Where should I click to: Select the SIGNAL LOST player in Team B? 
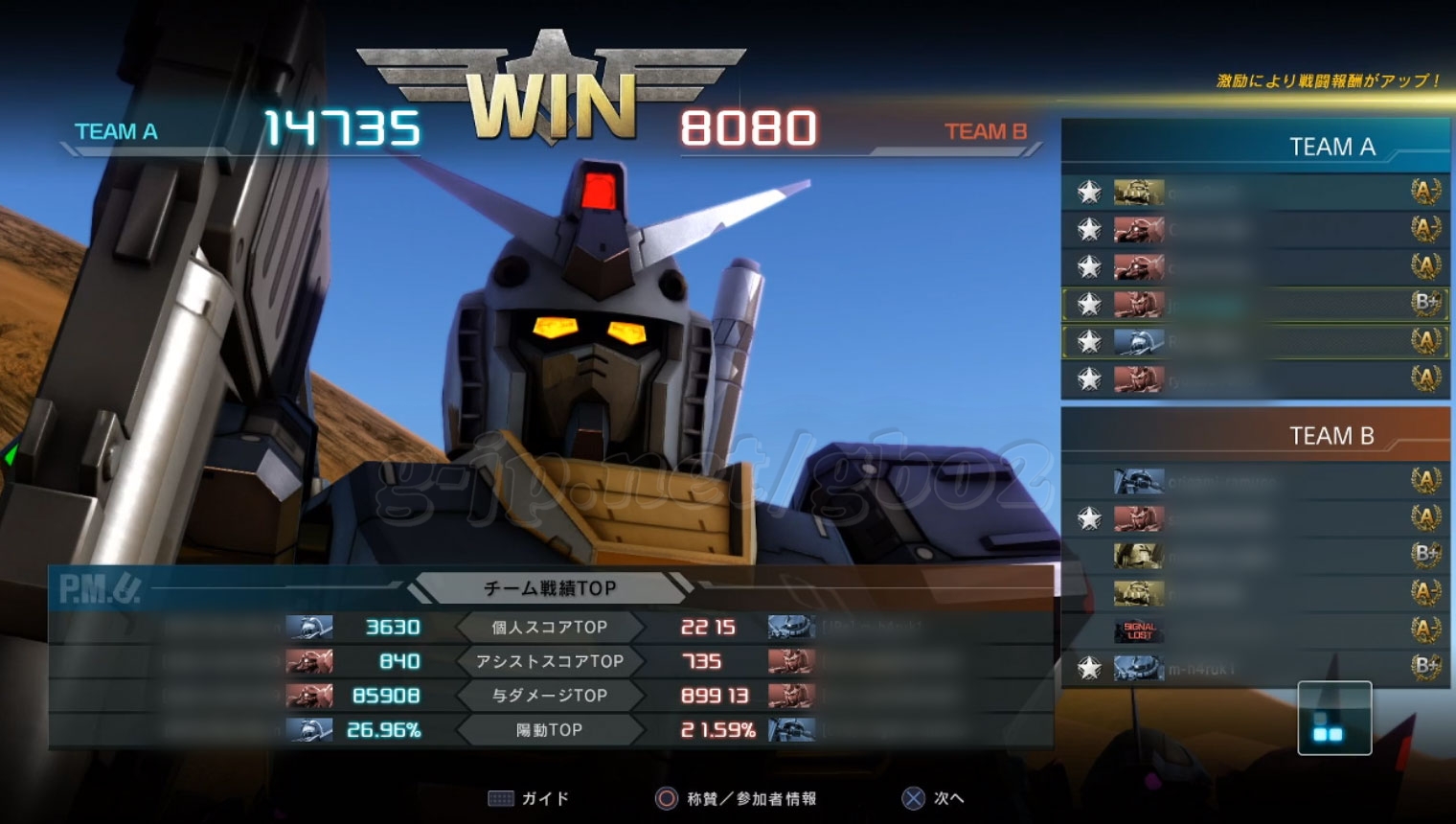tap(1255, 629)
